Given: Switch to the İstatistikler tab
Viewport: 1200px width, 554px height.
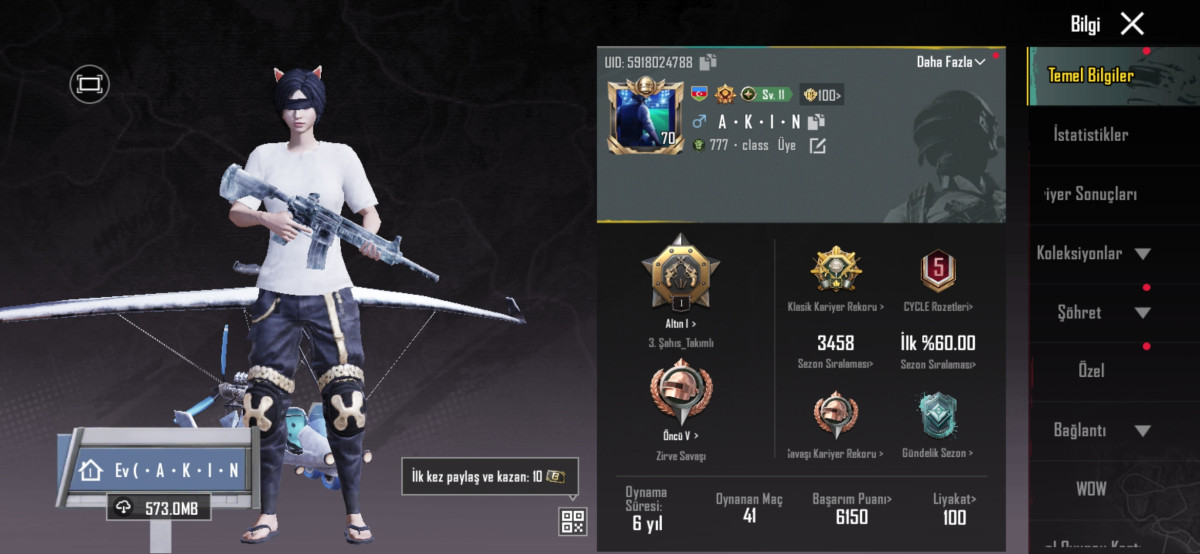Looking at the screenshot, I should tap(1090, 134).
